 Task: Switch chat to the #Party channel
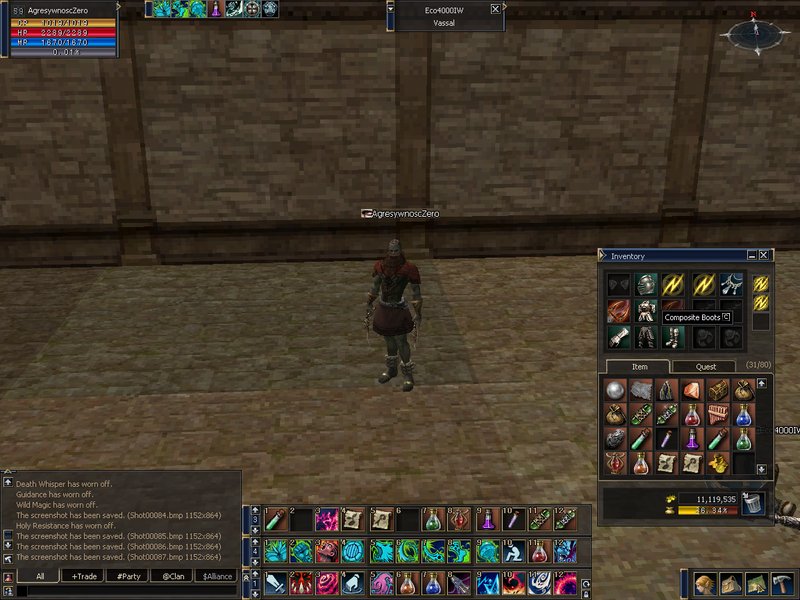click(x=129, y=576)
